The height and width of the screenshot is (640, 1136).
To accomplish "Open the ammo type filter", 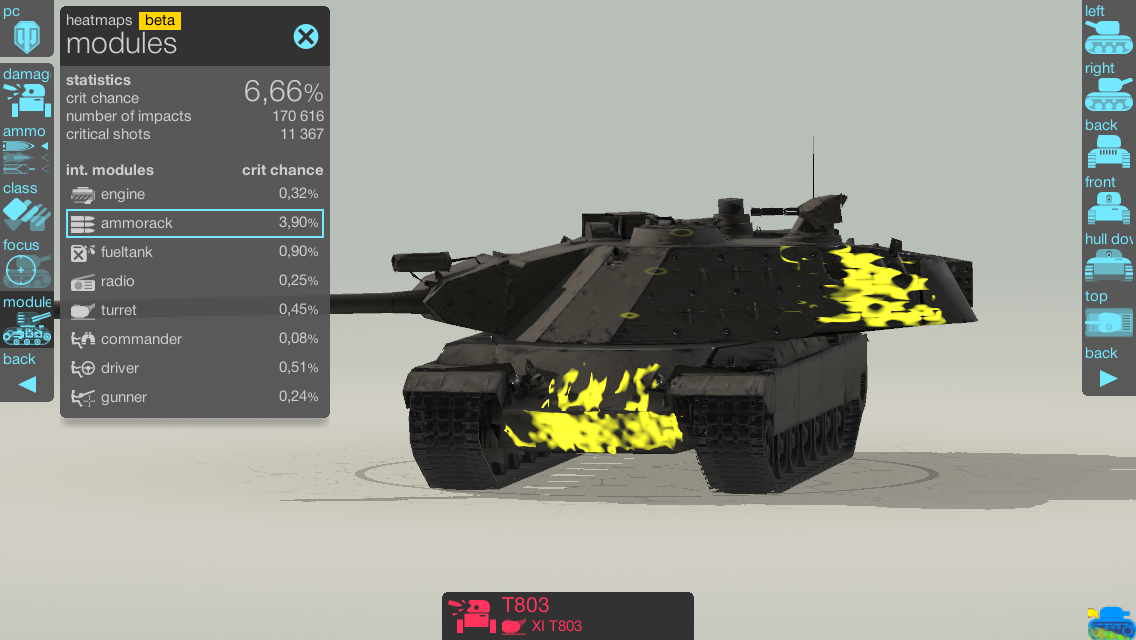I will click(26, 150).
